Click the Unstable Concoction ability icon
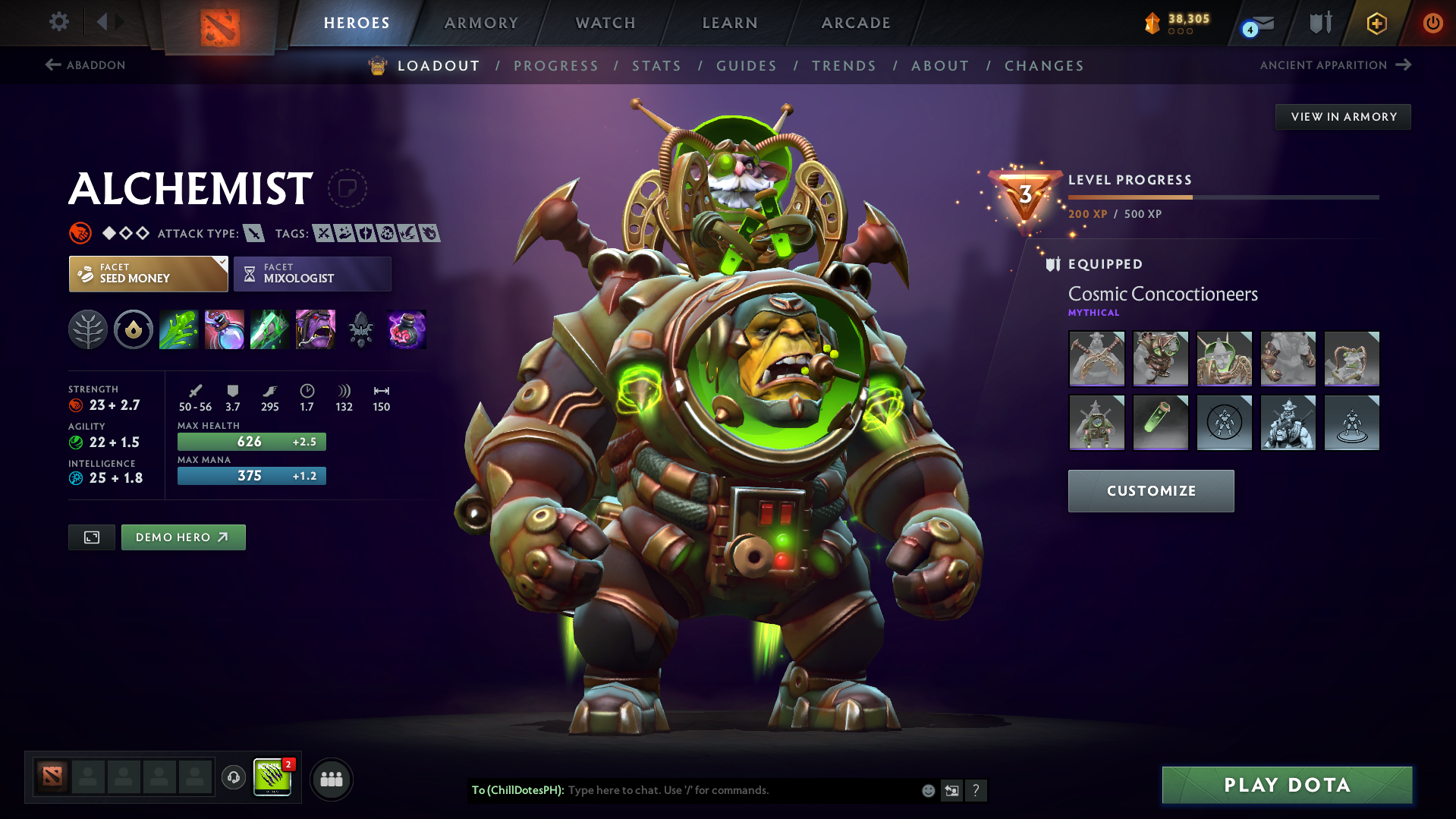This screenshot has width=1456, height=819. coord(224,329)
